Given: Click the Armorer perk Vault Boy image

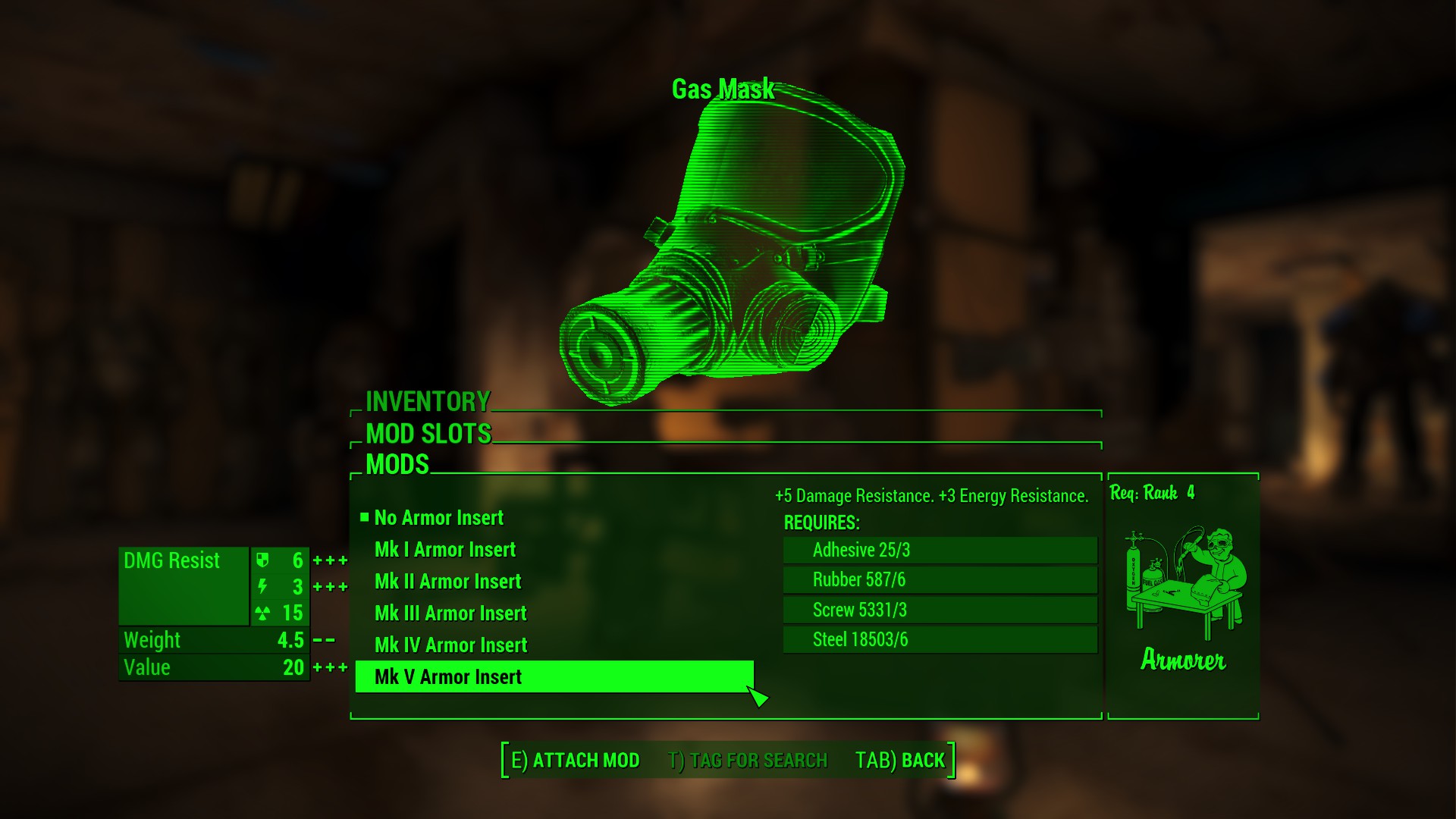Looking at the screenshot, I should coord(1183,582).
